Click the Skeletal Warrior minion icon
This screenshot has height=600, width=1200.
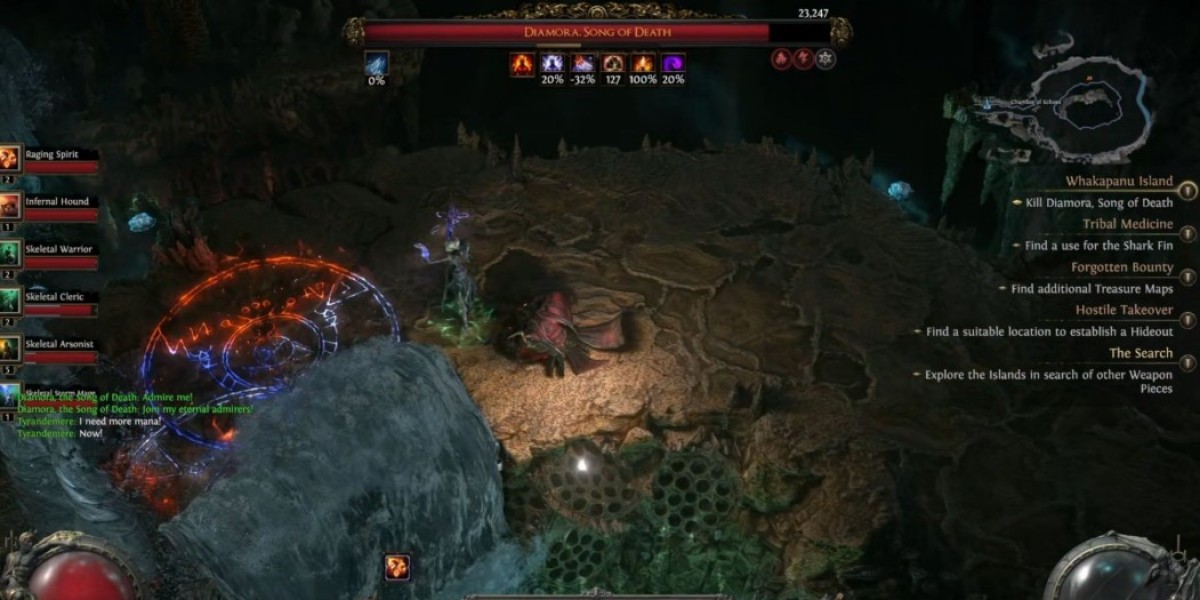(11, 252)
